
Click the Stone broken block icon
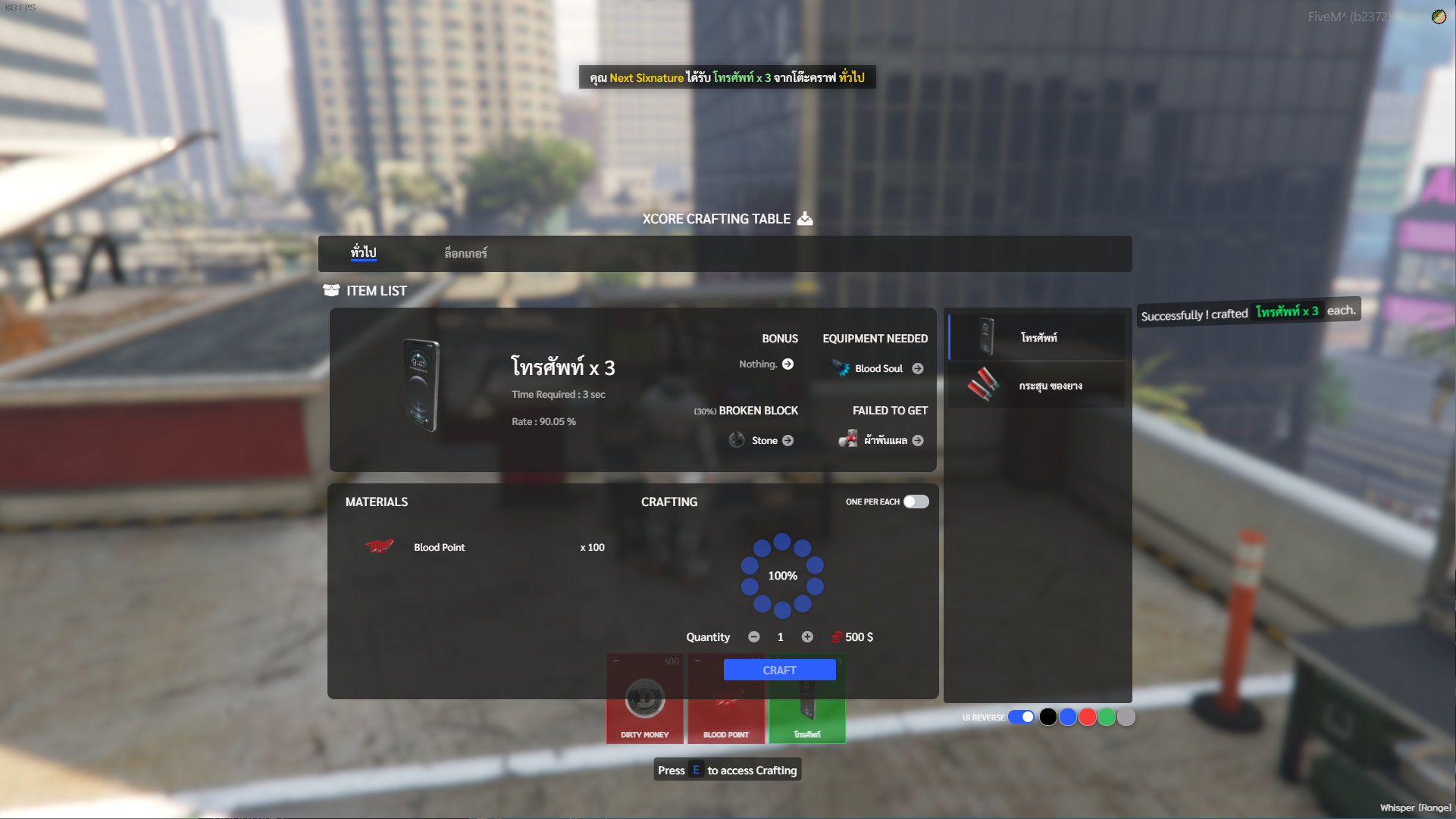pos(734,439)
